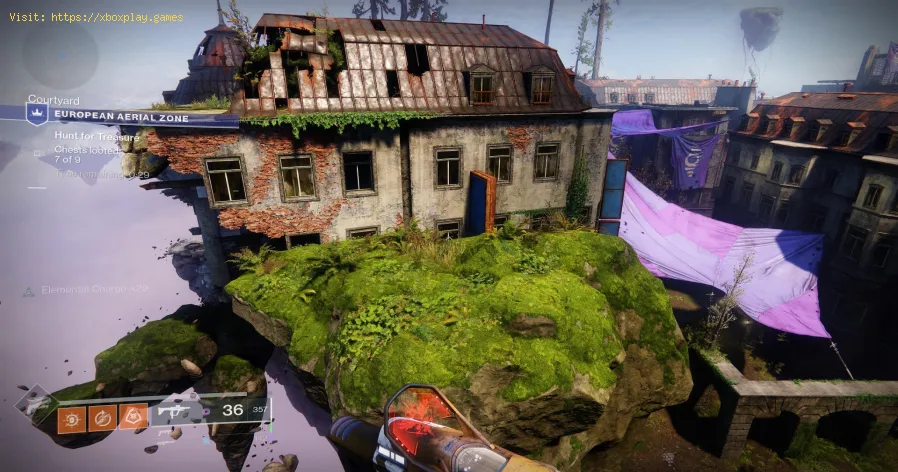898x472 pixels.
Task: Activate the class ability icon
Action: pos(133,417)
